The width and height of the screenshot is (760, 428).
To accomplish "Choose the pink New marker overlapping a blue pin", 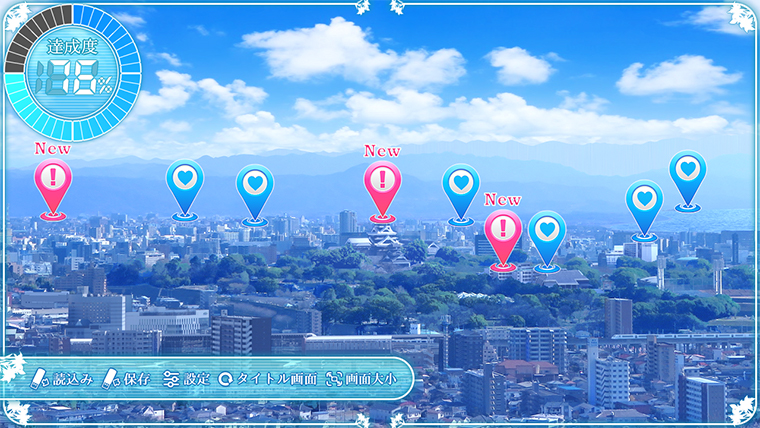I will [503, 231].
